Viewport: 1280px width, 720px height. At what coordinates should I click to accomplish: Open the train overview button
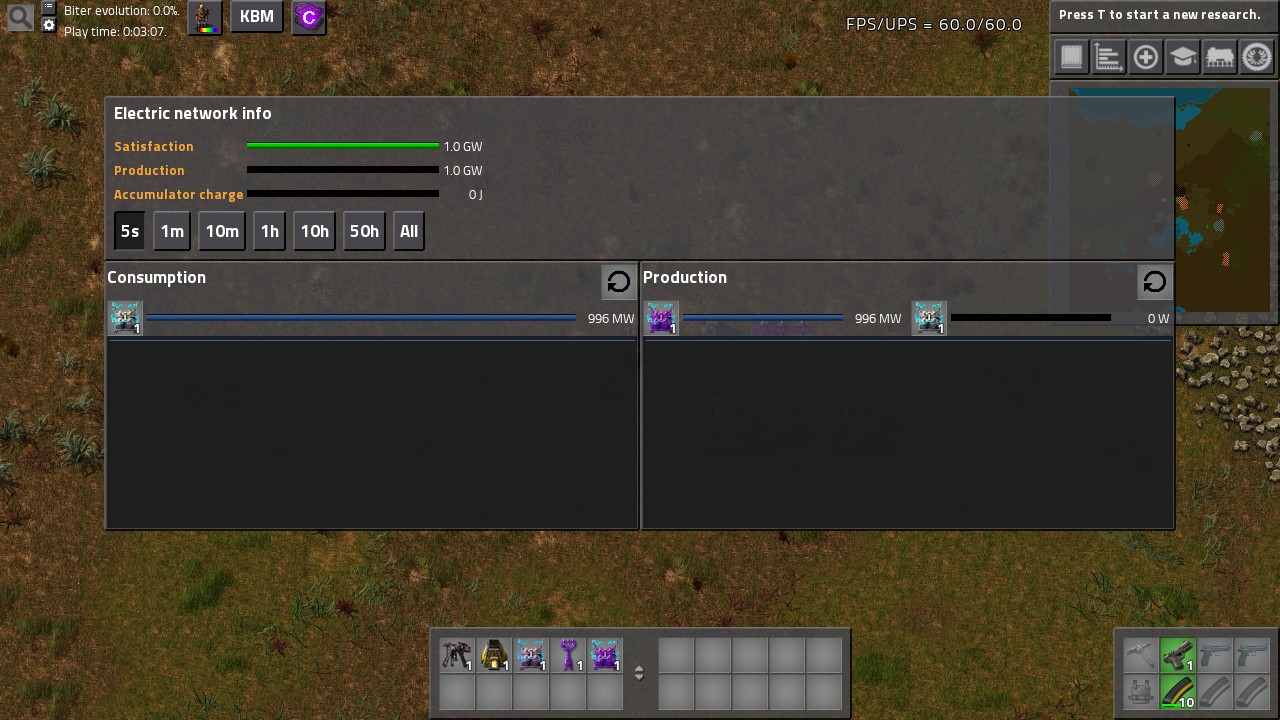coord(1220,57)
